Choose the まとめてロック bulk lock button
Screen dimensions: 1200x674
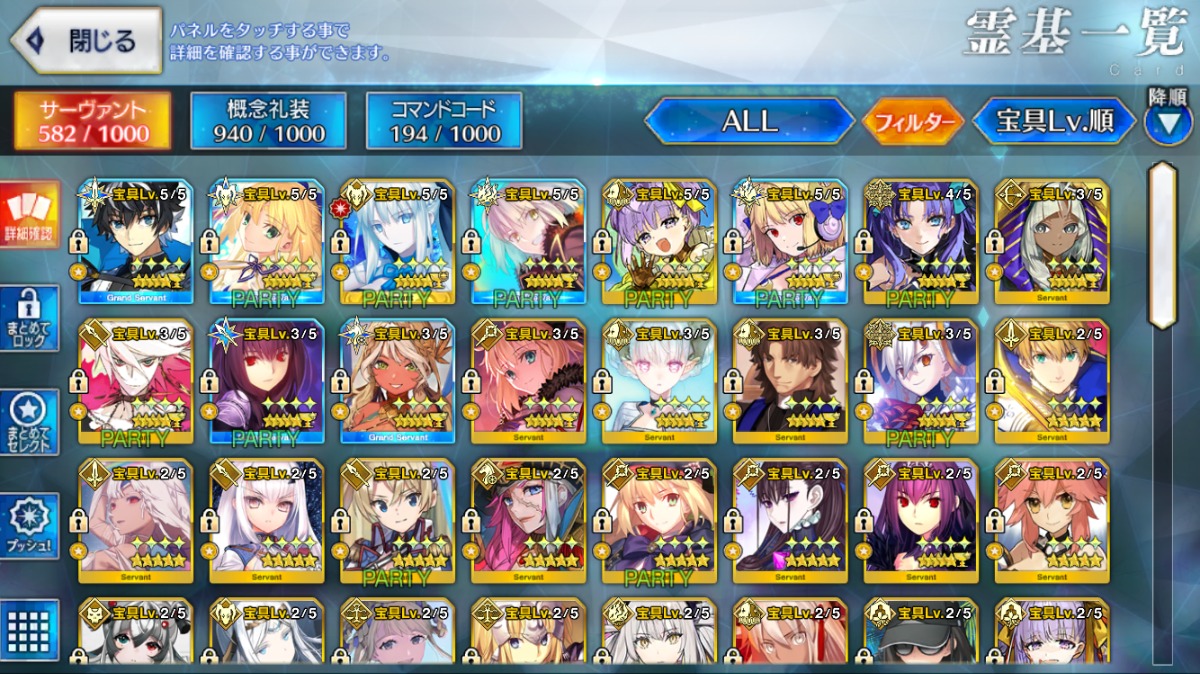[x=30, y=318]
